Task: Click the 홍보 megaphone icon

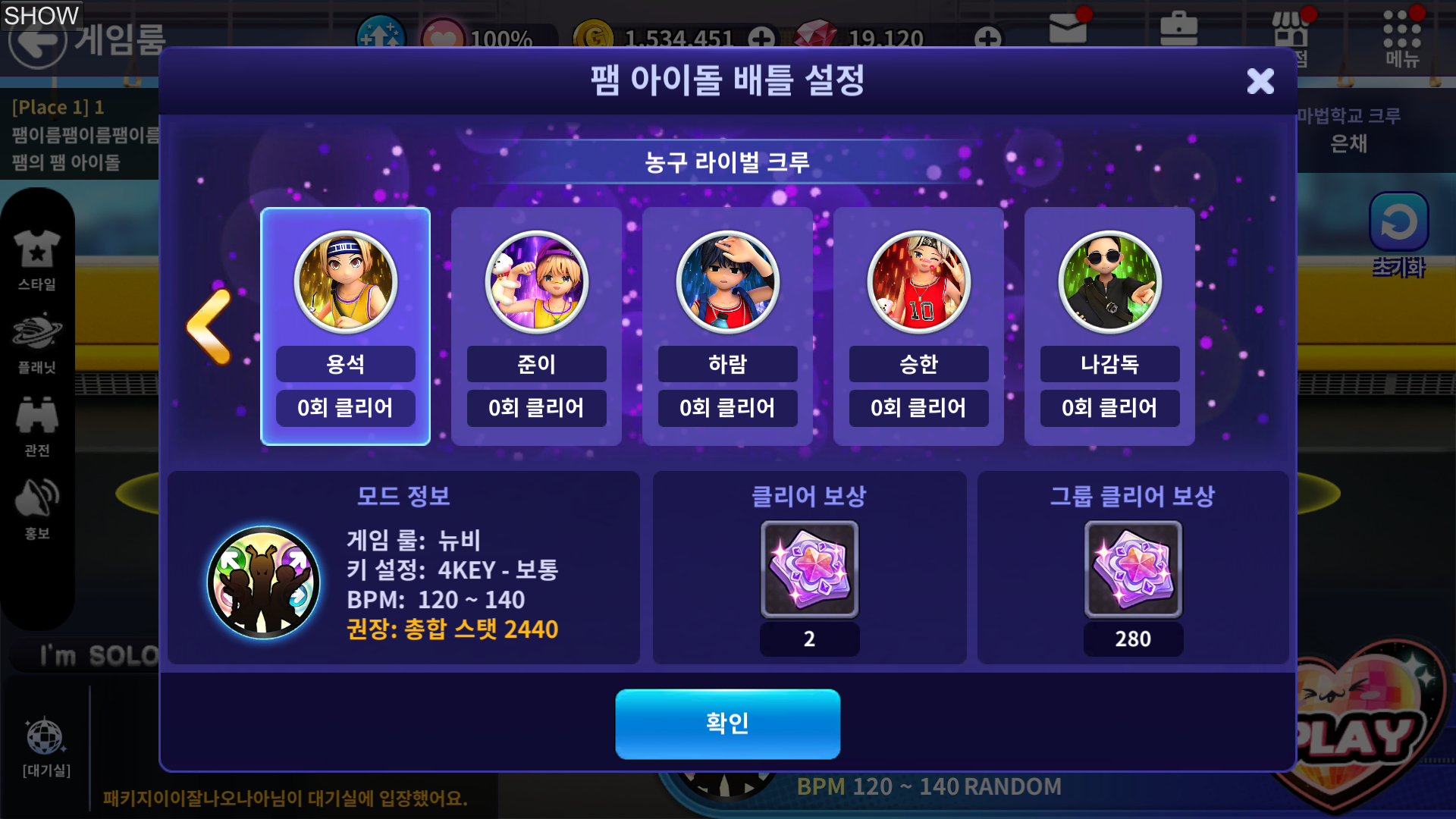Action: tap(36, 508)
